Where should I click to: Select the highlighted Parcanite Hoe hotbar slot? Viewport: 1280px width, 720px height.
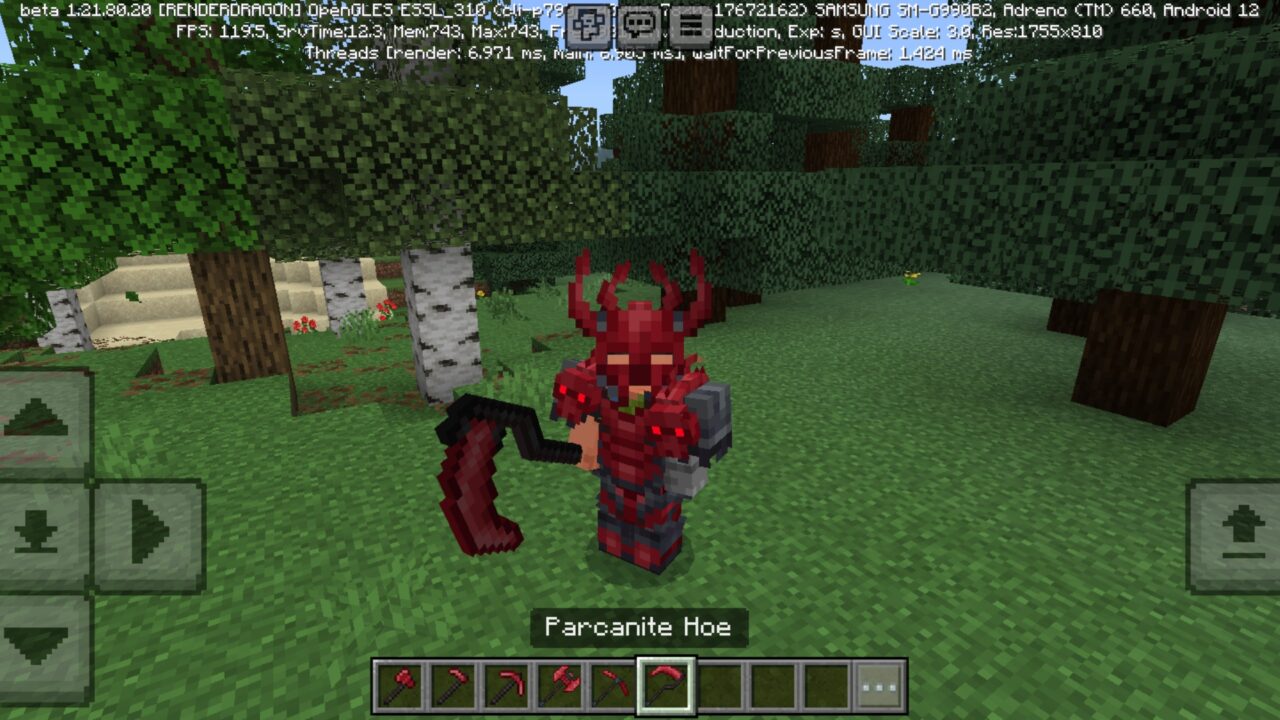tap(665, 686)
